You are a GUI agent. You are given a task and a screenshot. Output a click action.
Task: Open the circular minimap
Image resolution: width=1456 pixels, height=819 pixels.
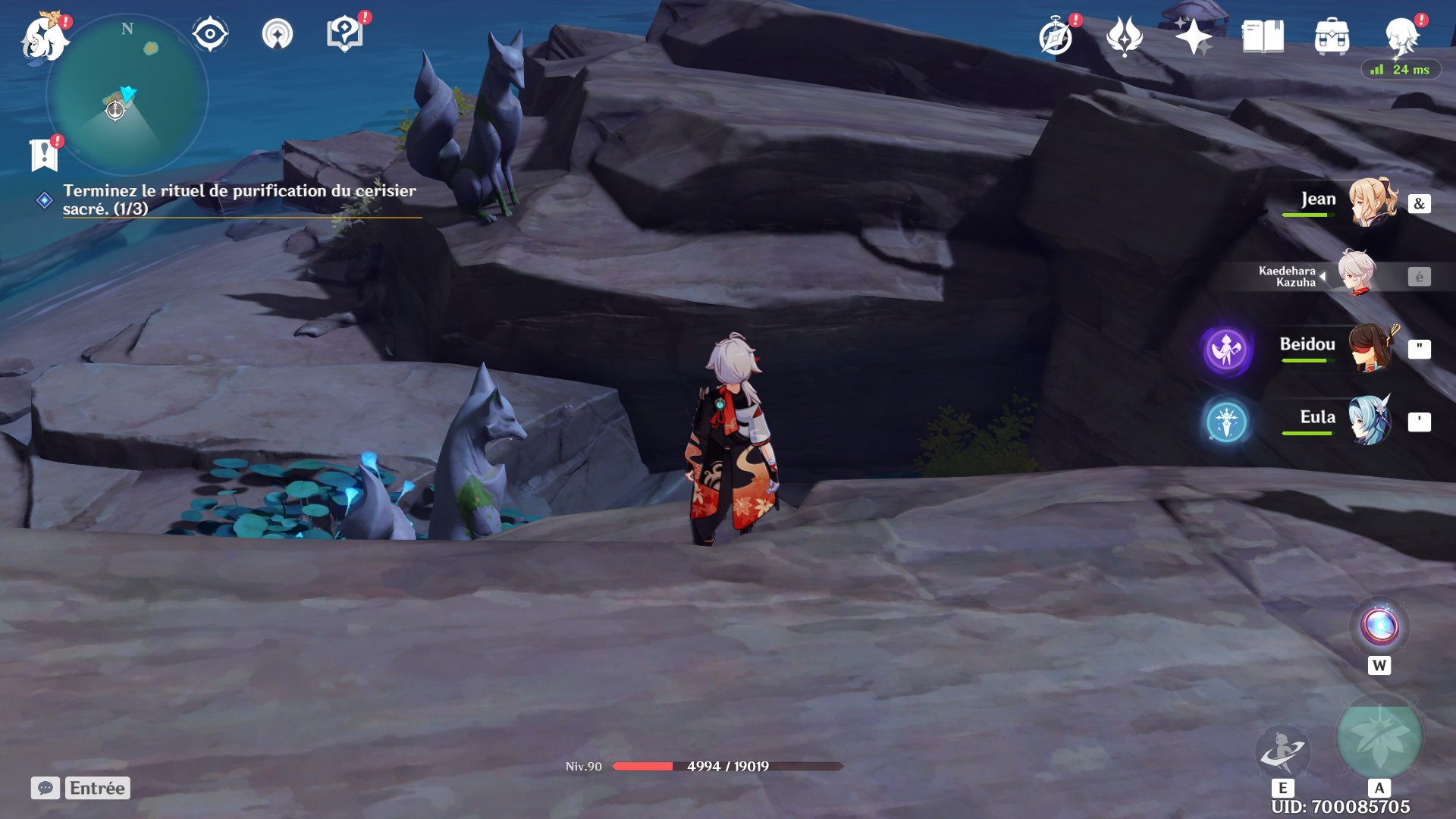[127, 95]
